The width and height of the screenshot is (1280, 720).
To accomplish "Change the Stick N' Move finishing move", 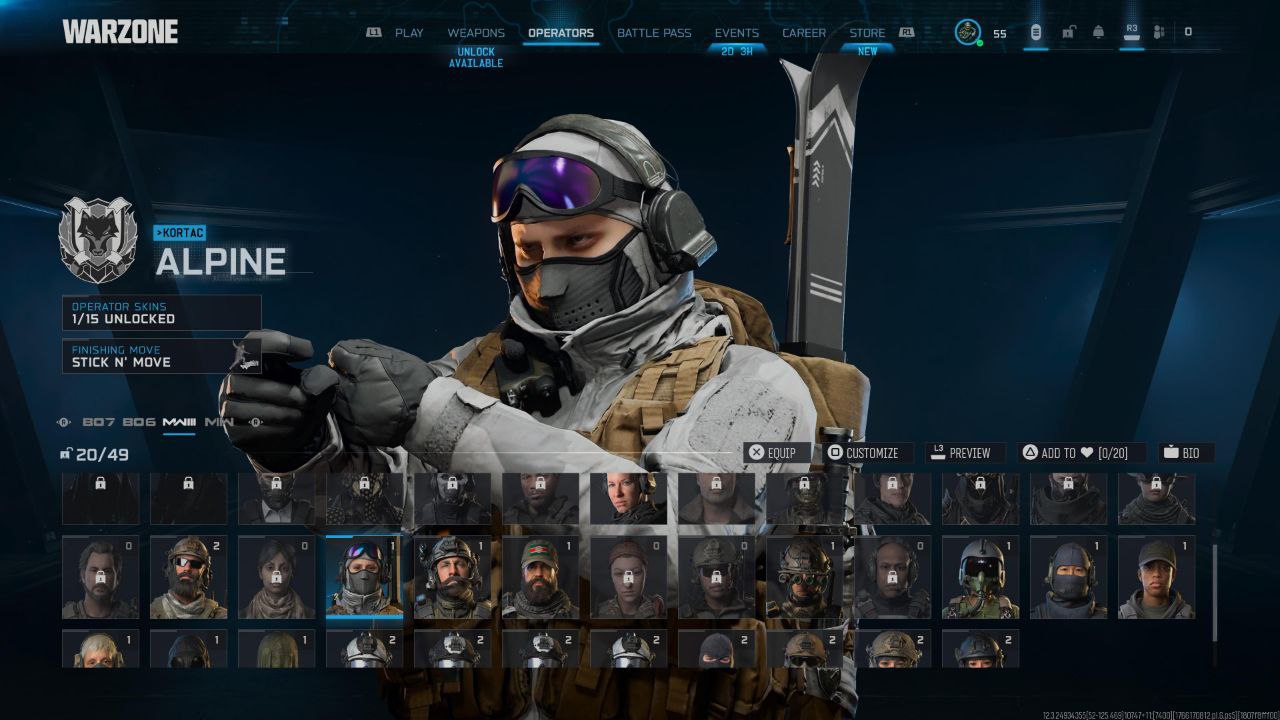I will pos(161,356).
